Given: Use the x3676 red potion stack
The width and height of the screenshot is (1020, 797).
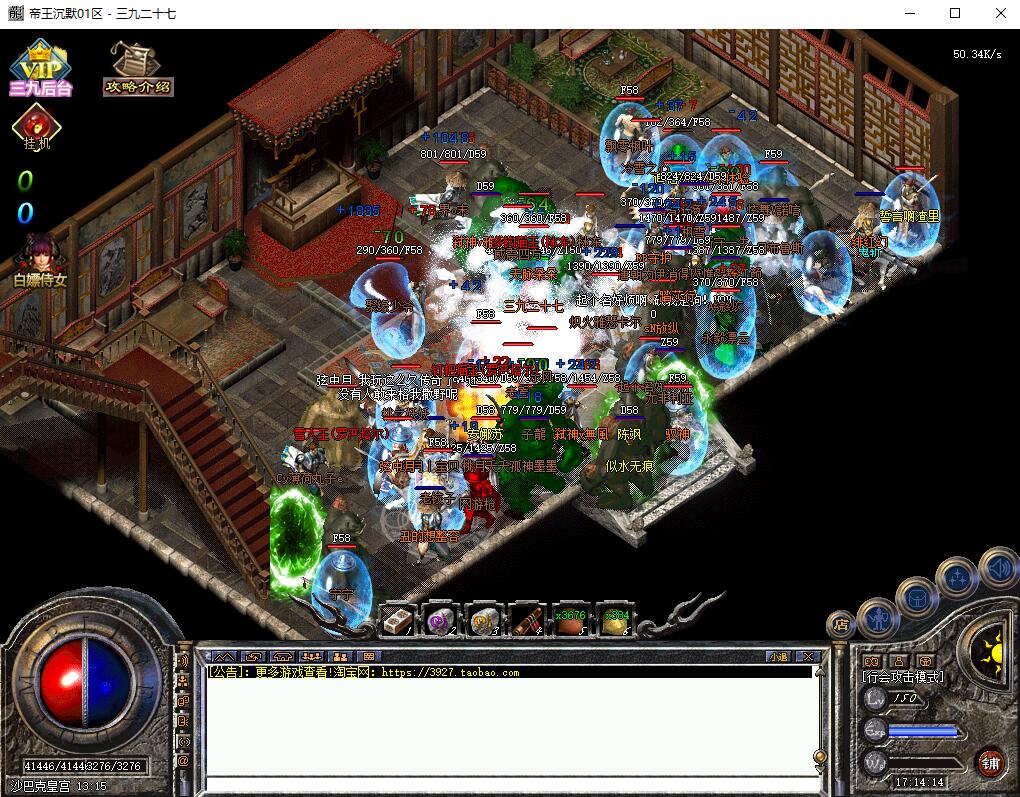Looking at the screenshot, I should 571,621.
